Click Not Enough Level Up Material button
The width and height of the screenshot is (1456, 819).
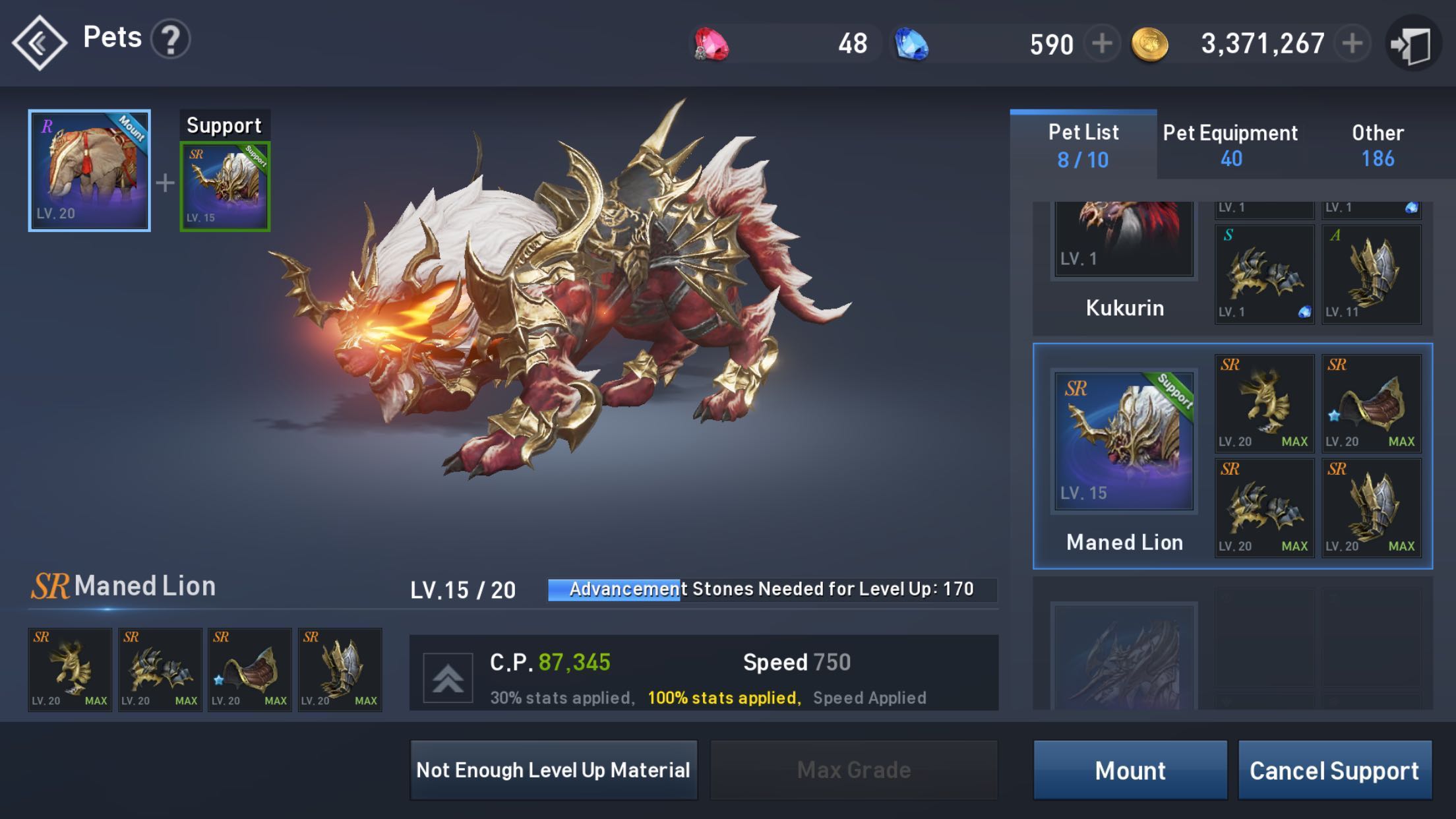(x=553, y=770)
